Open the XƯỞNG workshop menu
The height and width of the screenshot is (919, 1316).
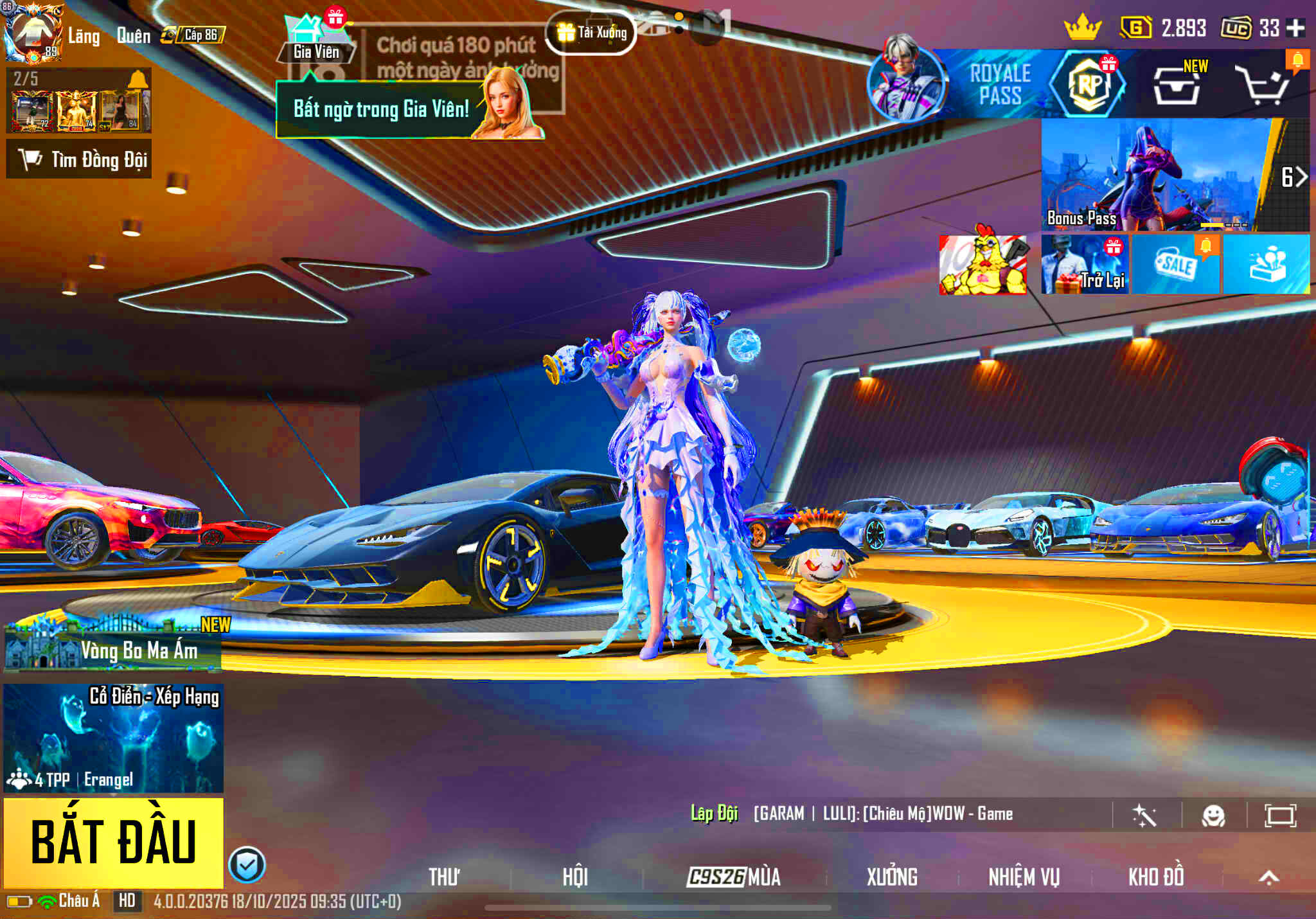pos(892,877)
